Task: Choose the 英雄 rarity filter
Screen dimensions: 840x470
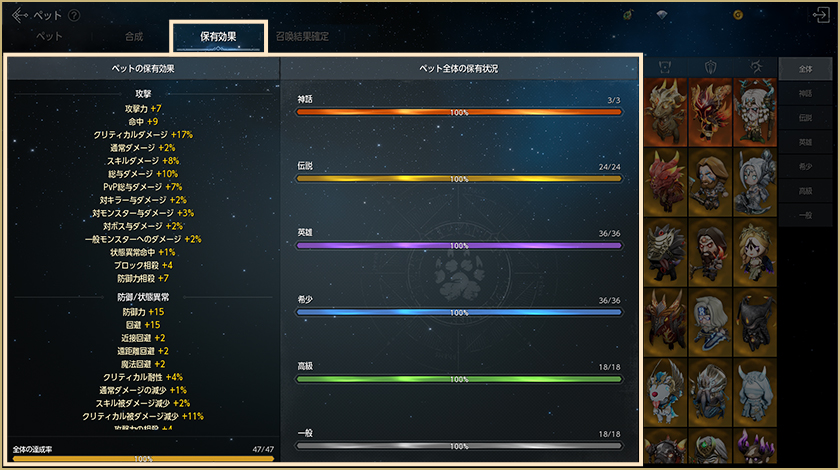Action: click(x=805, y=142)
